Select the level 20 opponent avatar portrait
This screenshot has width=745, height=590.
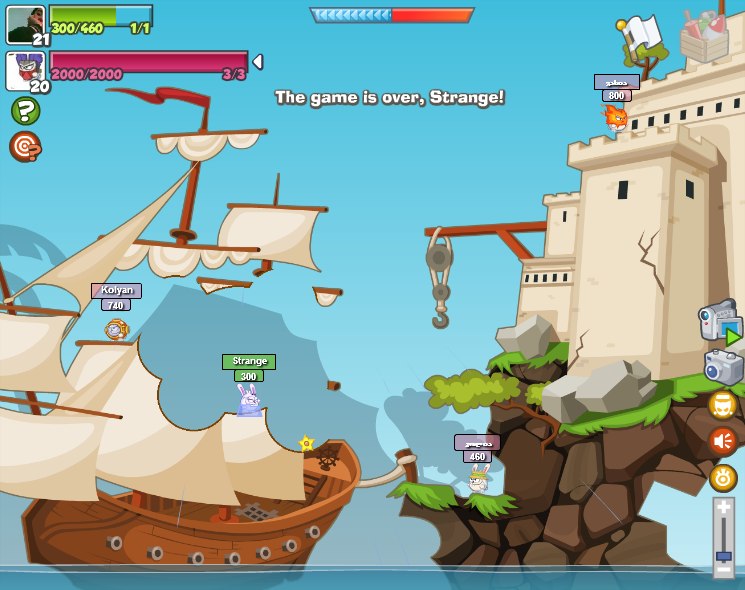coord(25,71)
